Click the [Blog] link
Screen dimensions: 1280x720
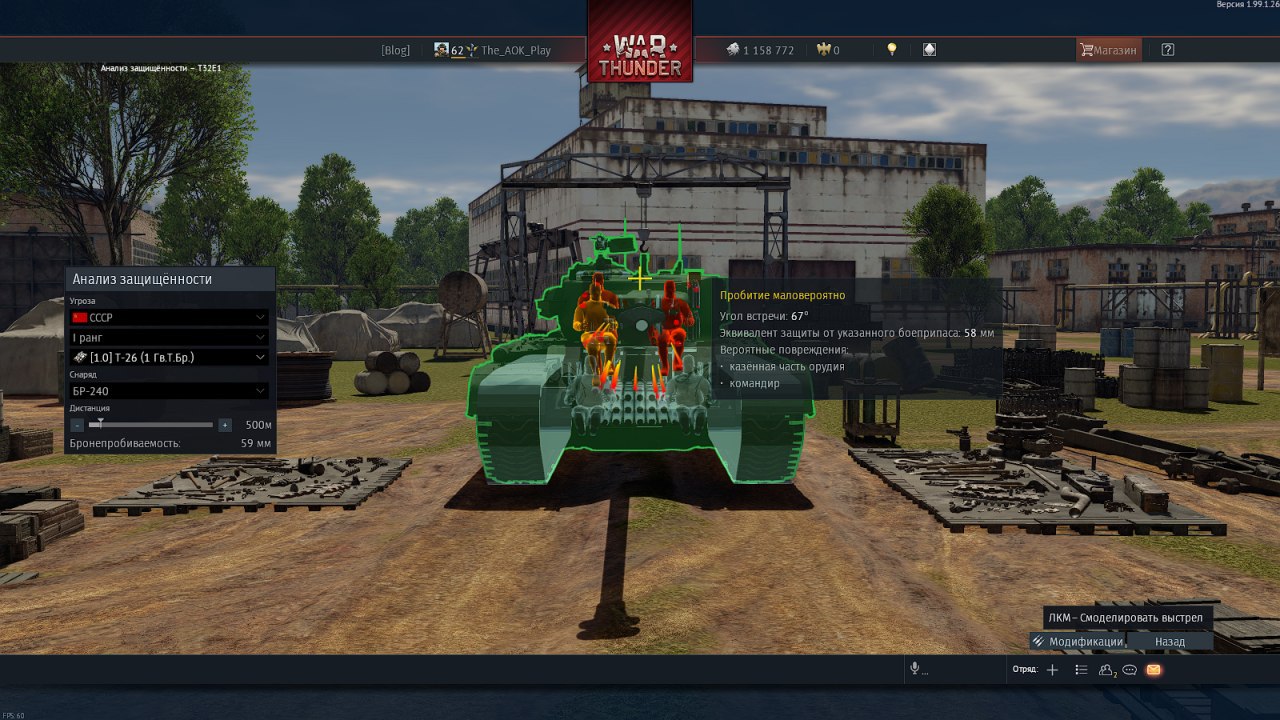(395, 50)
